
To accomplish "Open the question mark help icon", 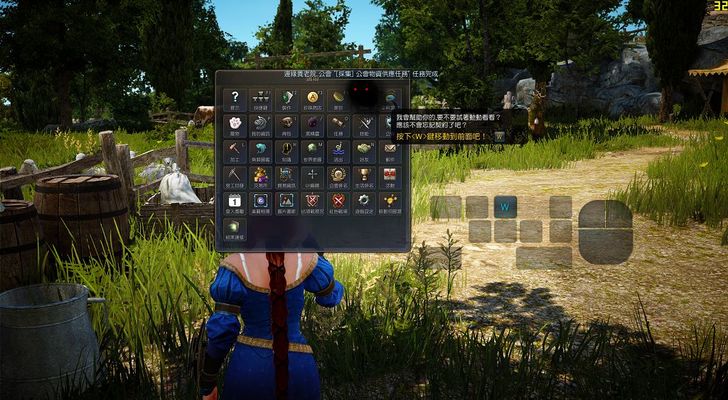I will pyautogui.click(x=235, y=97).
